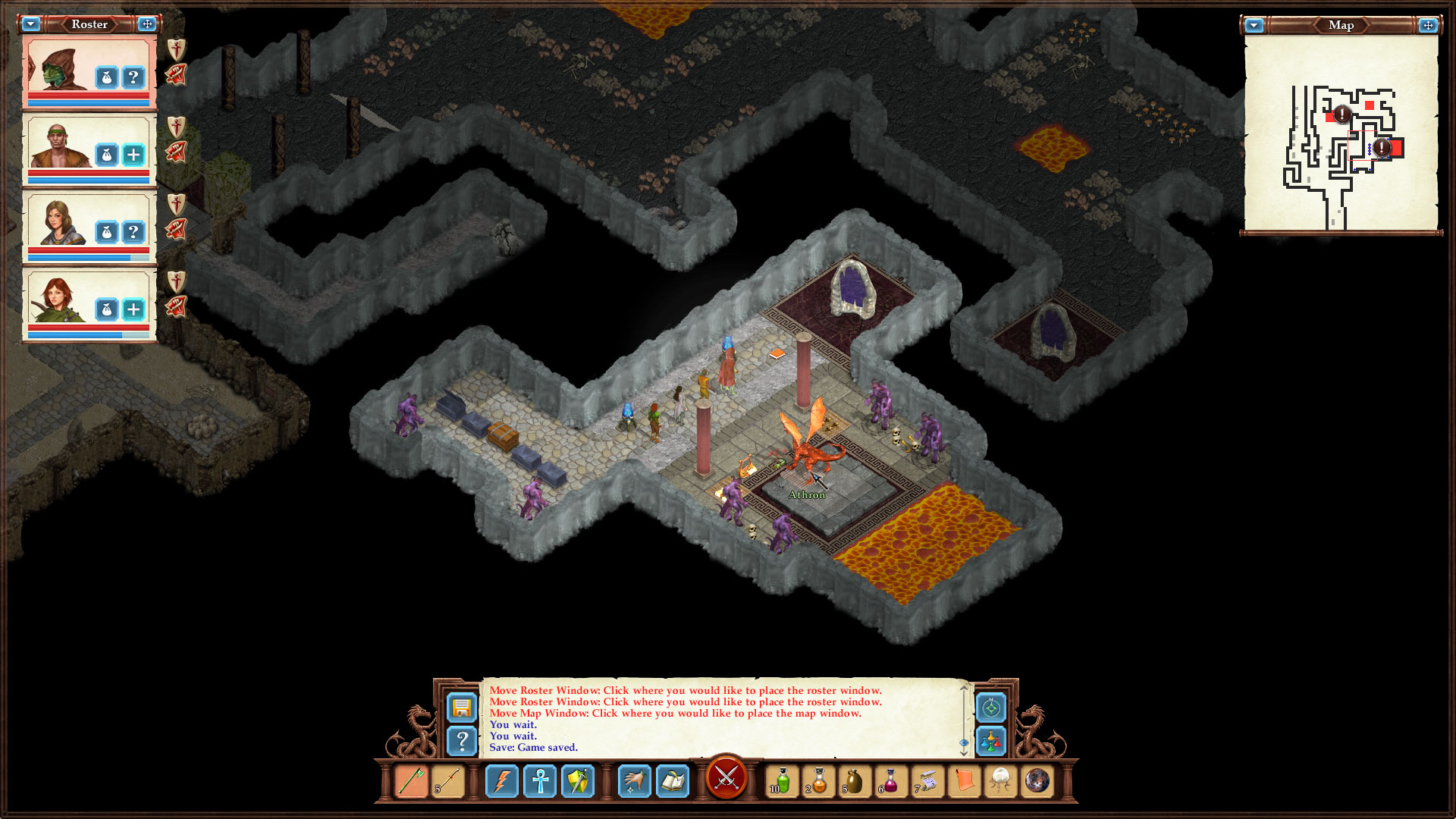
Task: Click the compass icon beside the message log
Action: click(991, 708)
